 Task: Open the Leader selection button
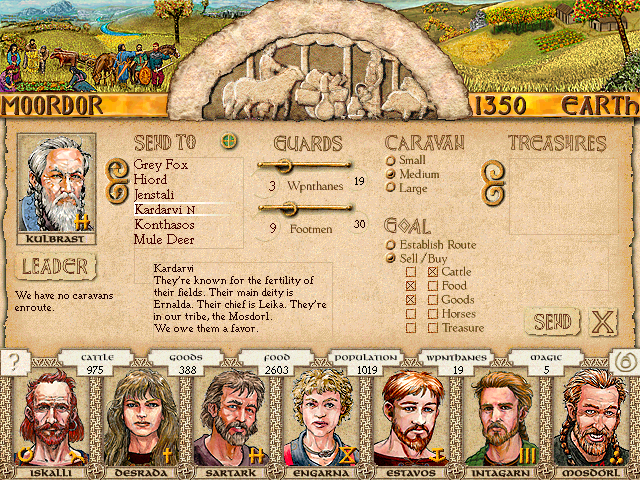click(x=56, y=267)
